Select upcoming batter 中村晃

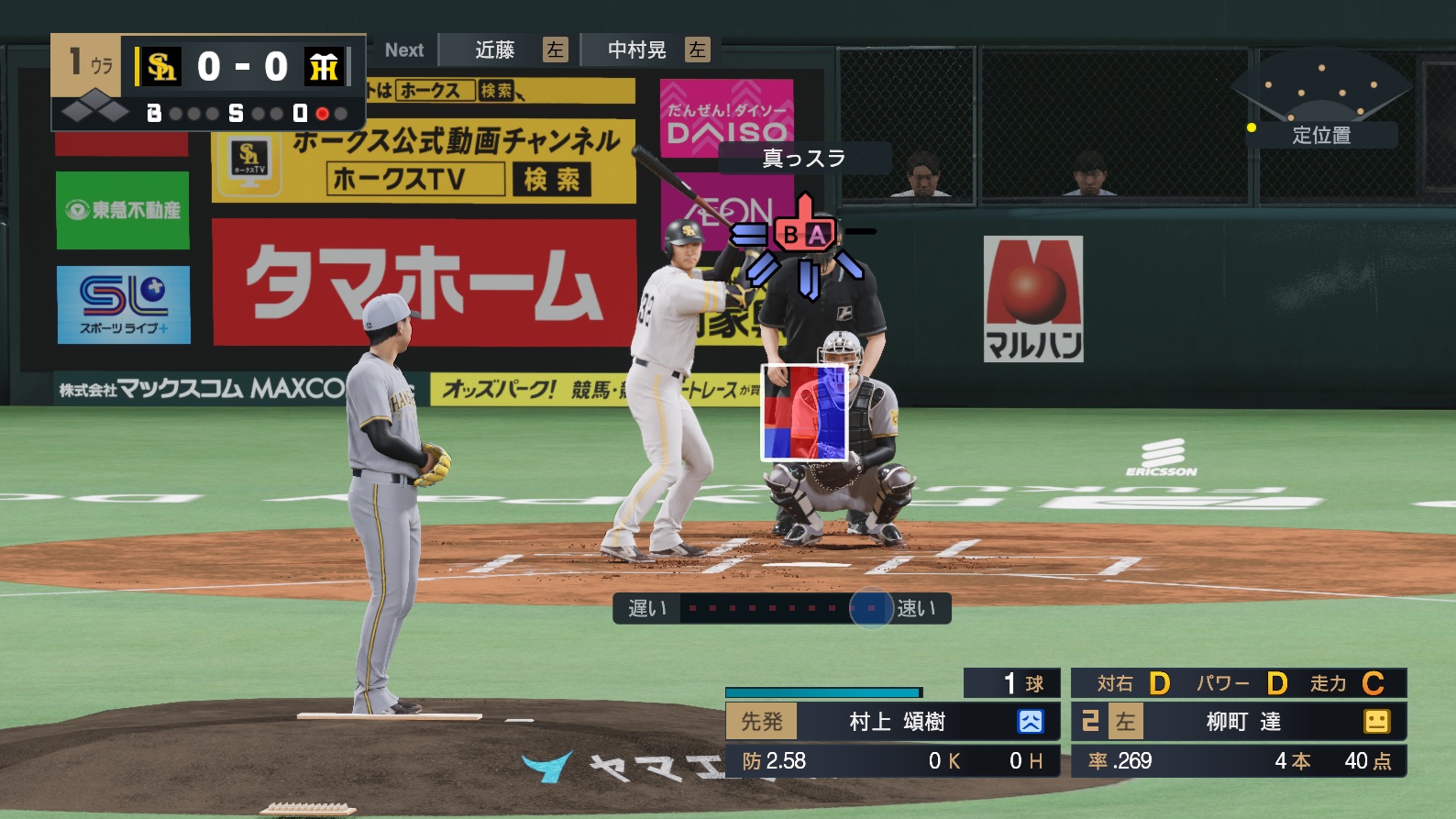(x=637, y=50)
